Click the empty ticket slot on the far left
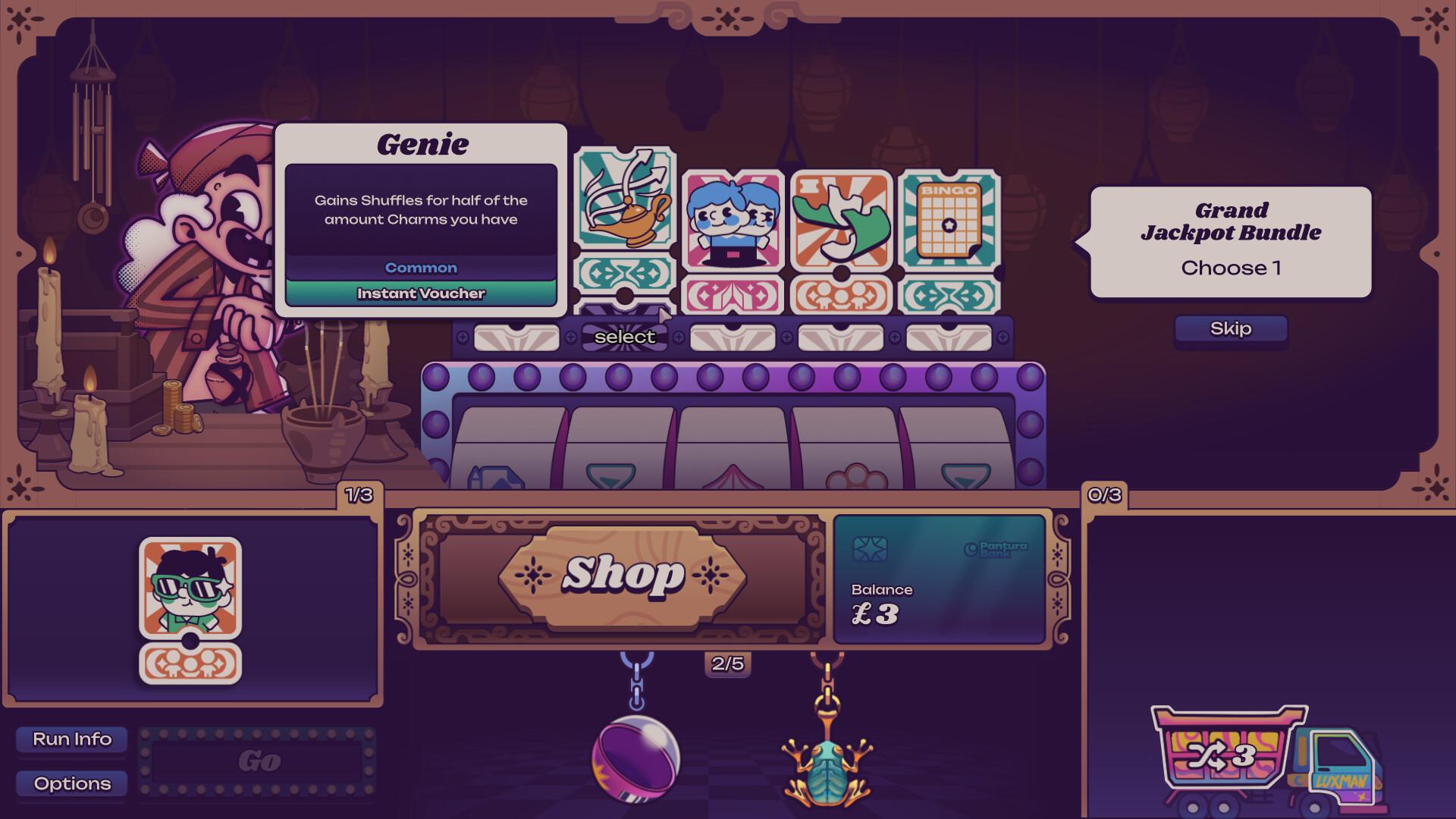Image resolution: width=1456 pixels, height=819 pixels. pyautogui.click(x=516, y=336)
